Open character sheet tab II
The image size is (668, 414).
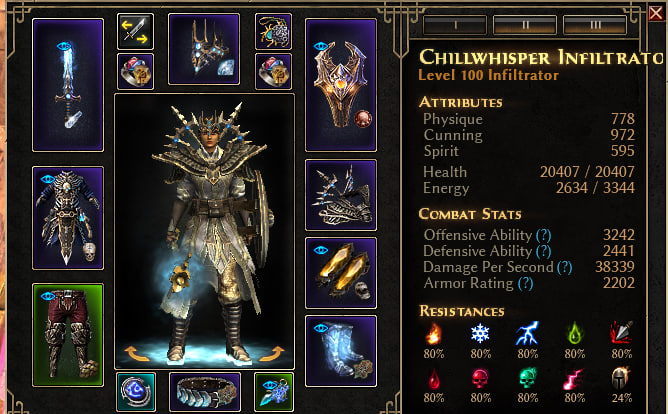coord(525,24)
